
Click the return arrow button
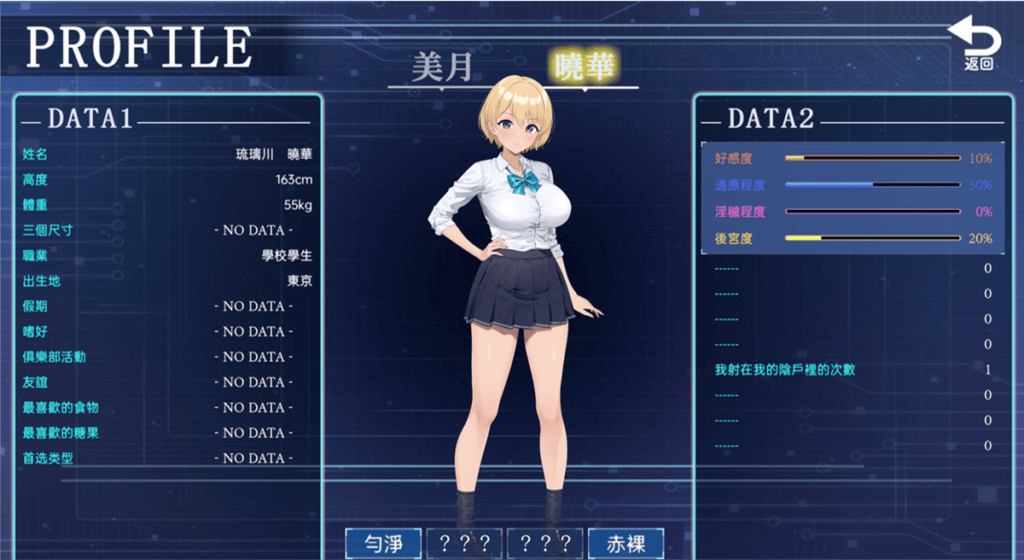976,44
